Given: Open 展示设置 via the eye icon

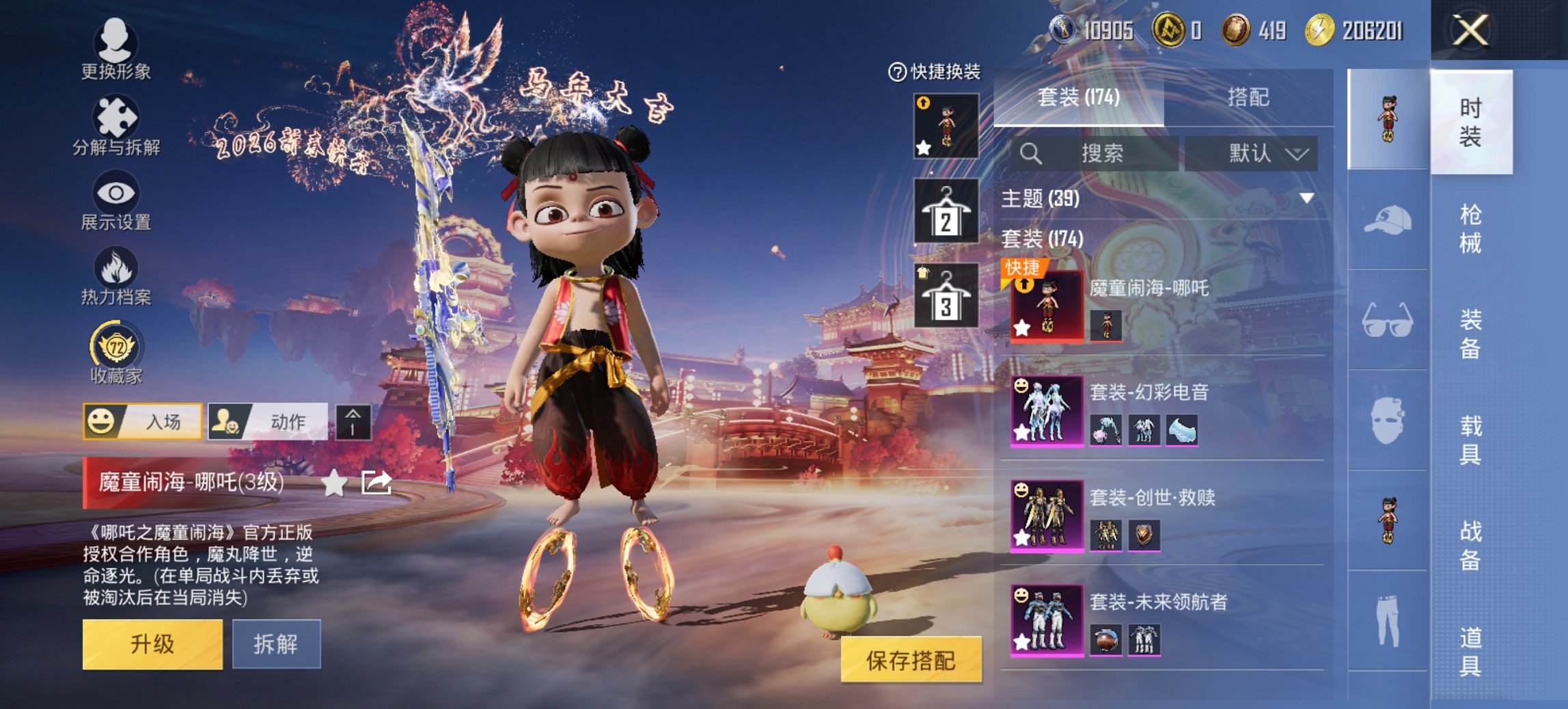Looking at the screenshot, I should (116, 198).
